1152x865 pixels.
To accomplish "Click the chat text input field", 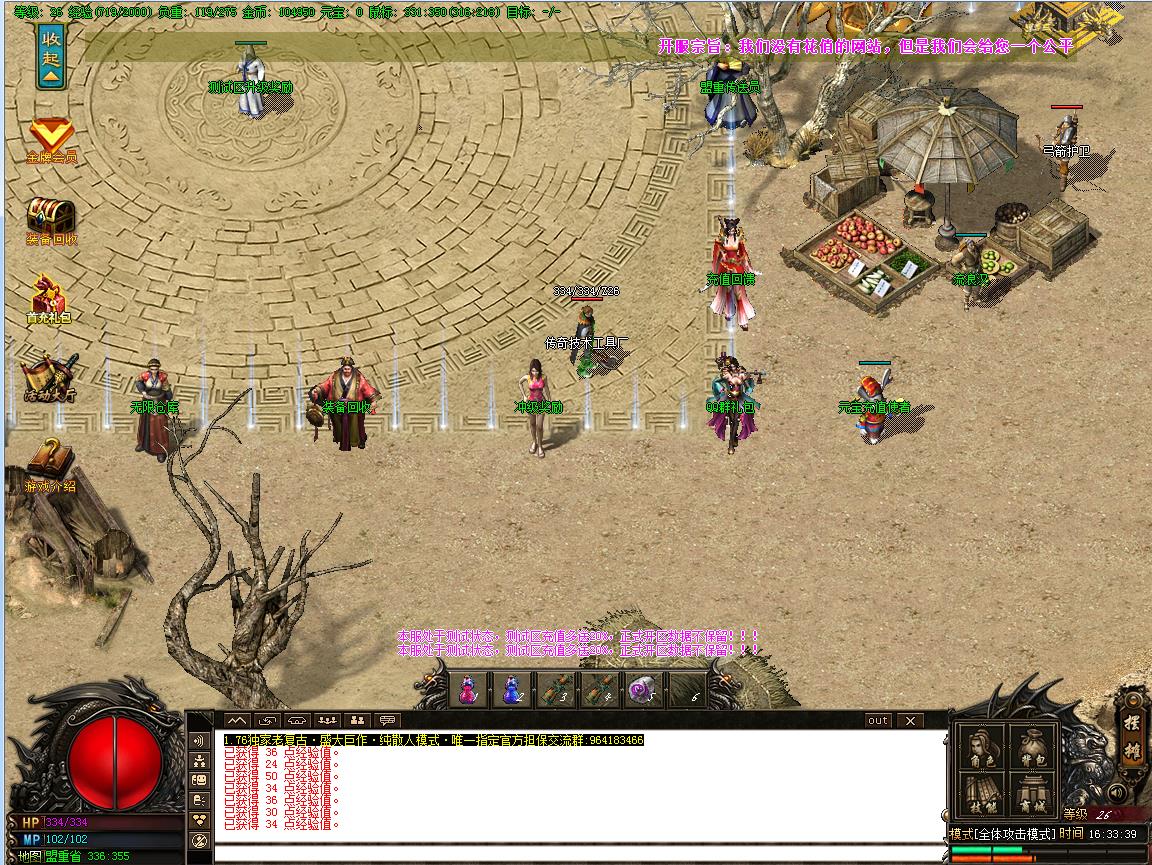I will 578,853.
